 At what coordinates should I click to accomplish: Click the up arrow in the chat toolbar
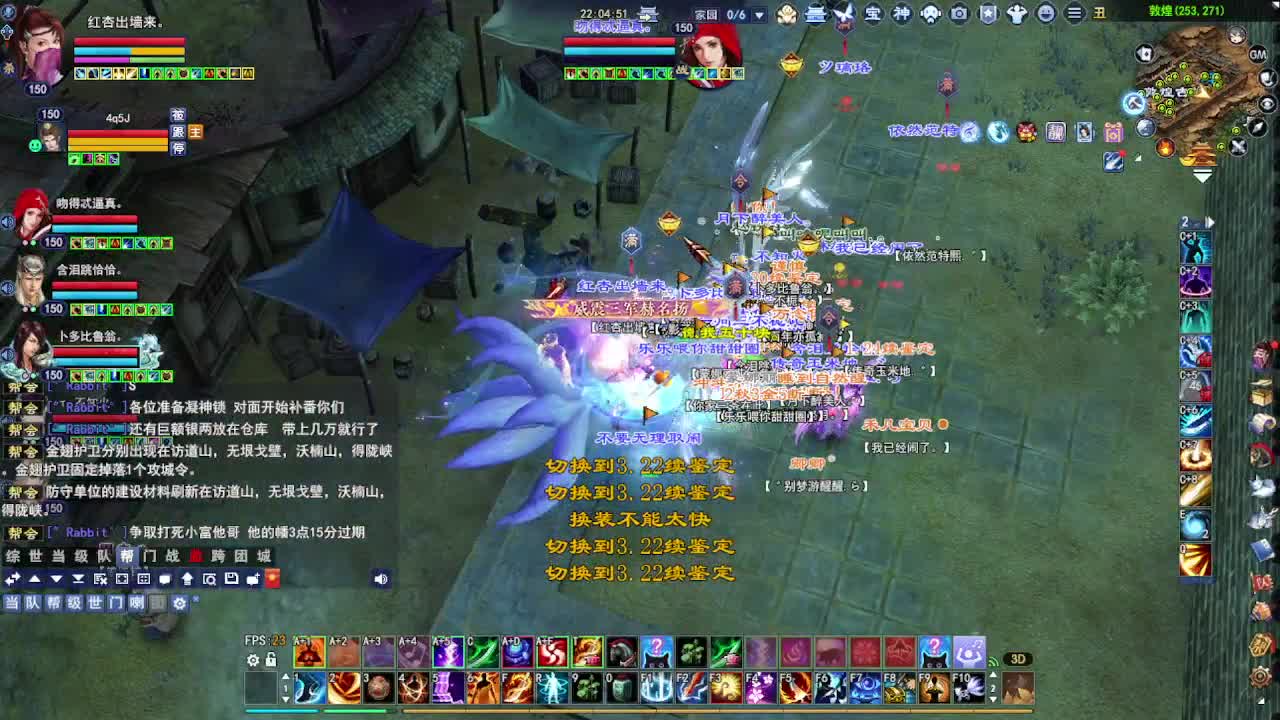pyautogui.click(x=34, y=578)
